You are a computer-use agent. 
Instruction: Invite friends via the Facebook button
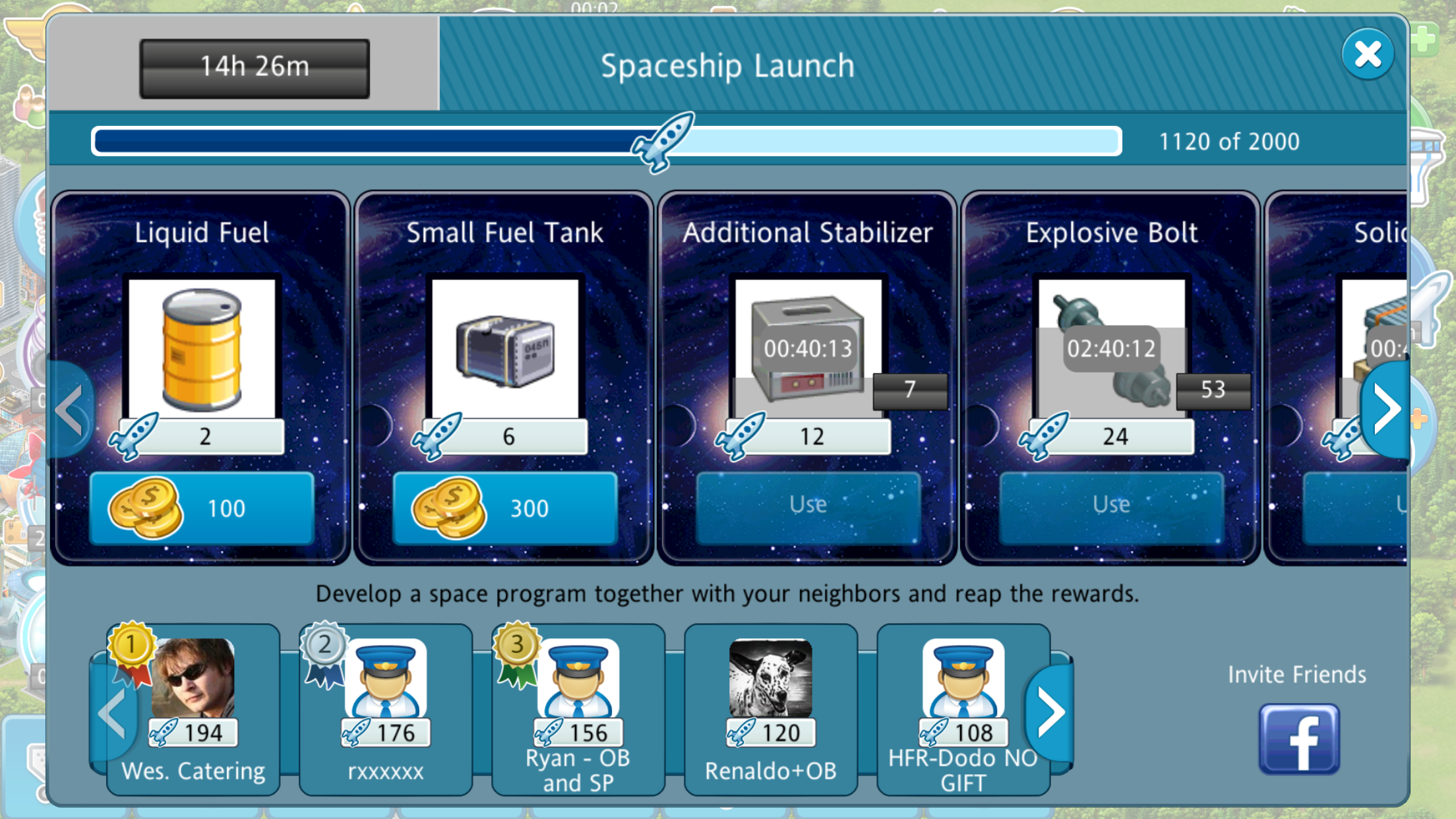1298,739
